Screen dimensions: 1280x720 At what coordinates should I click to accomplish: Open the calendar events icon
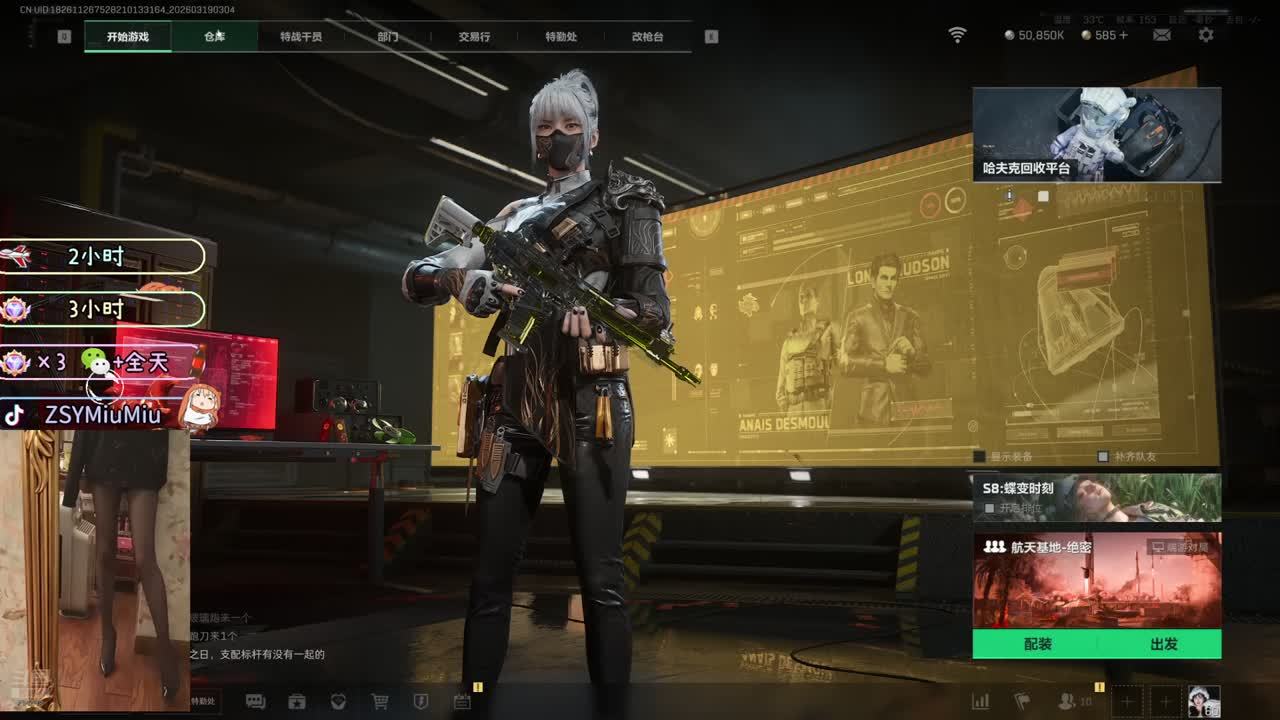click(x=462, y=702)
